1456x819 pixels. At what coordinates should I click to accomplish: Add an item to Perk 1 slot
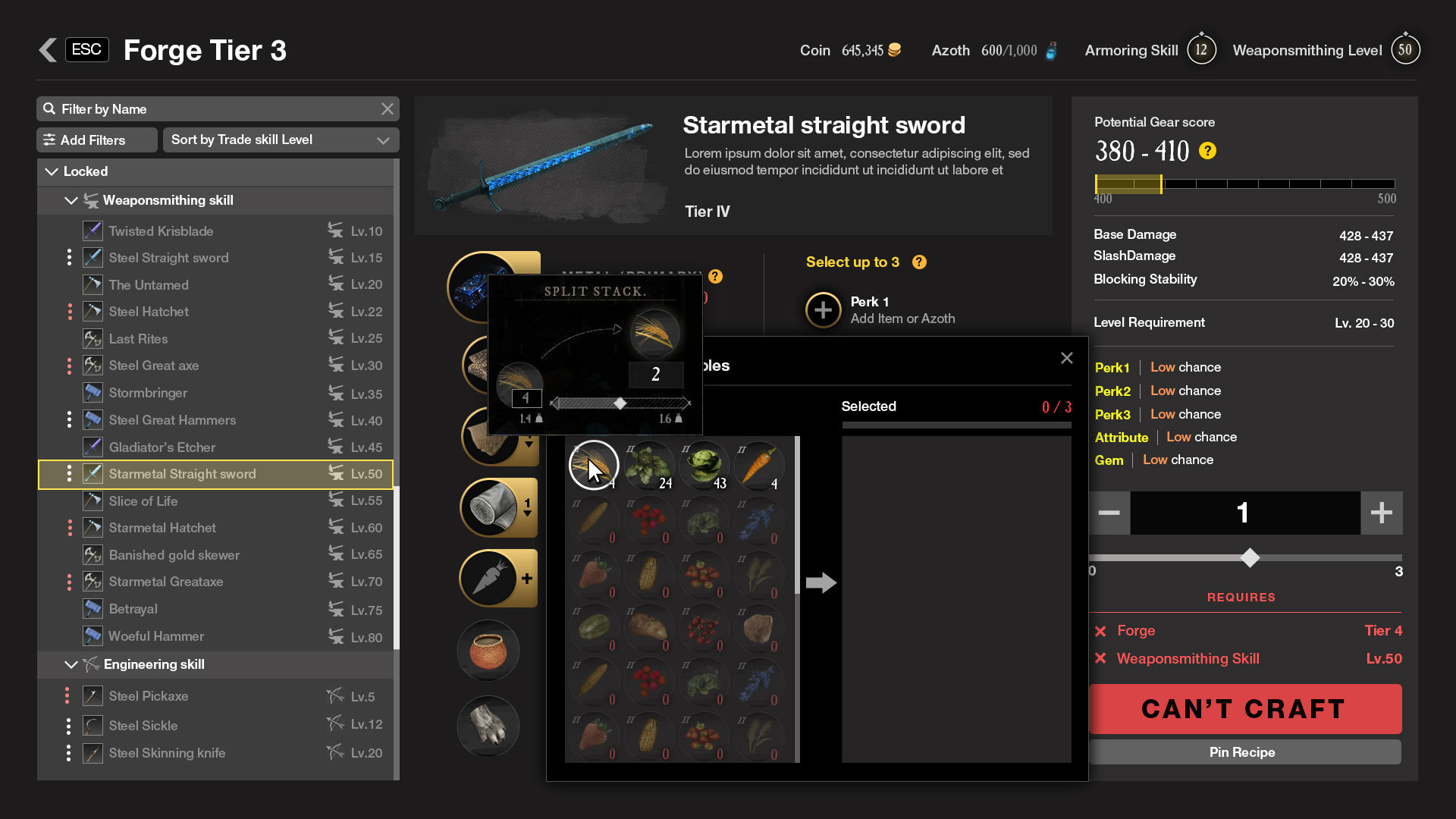click(x=823, y=310)
